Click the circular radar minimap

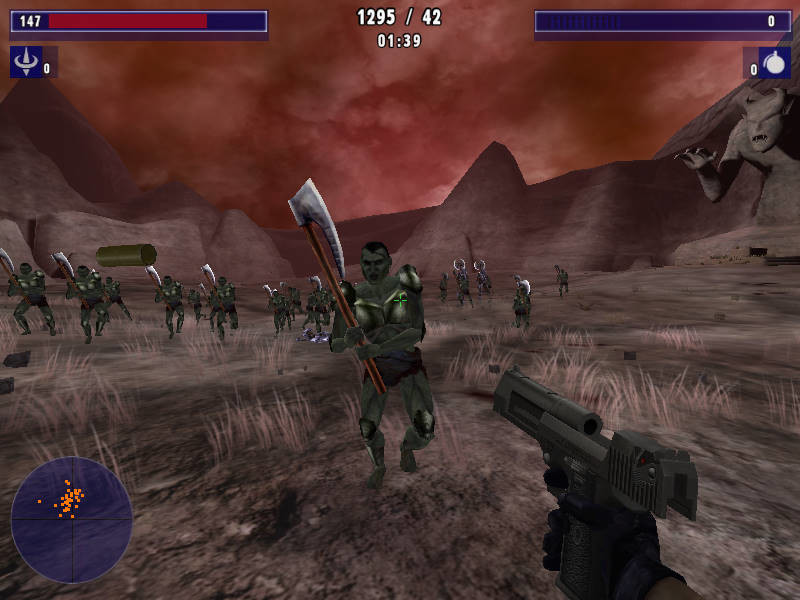[x=71, y=519]
